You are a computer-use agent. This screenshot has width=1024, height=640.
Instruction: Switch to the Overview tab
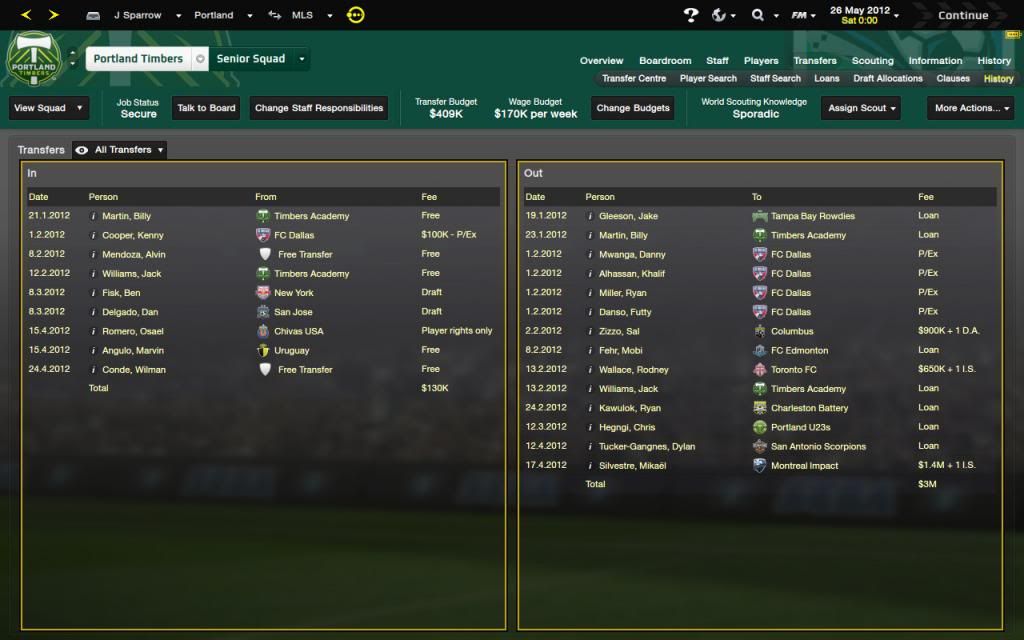point(601,61)
